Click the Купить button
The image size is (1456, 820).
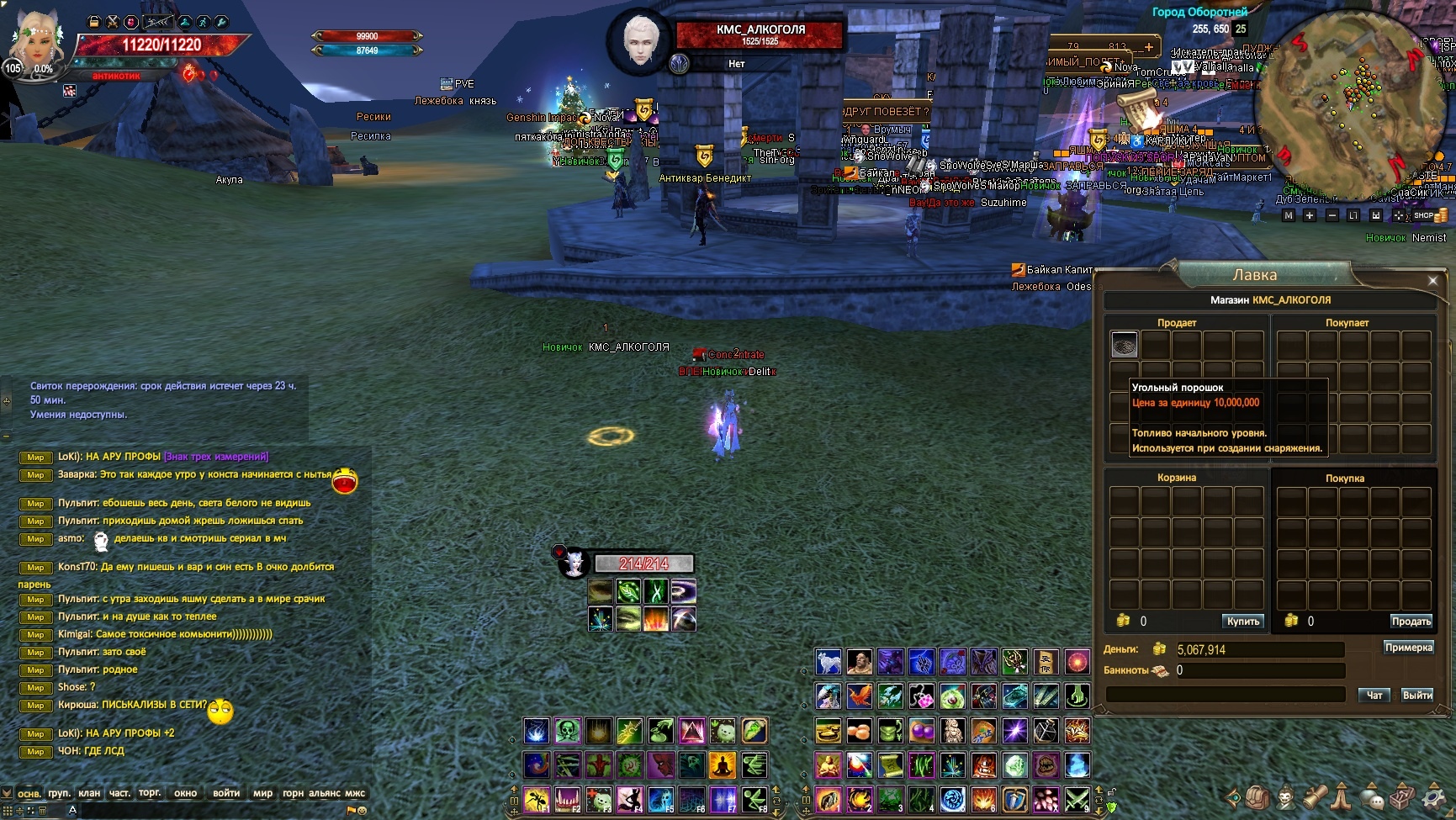1242,622
